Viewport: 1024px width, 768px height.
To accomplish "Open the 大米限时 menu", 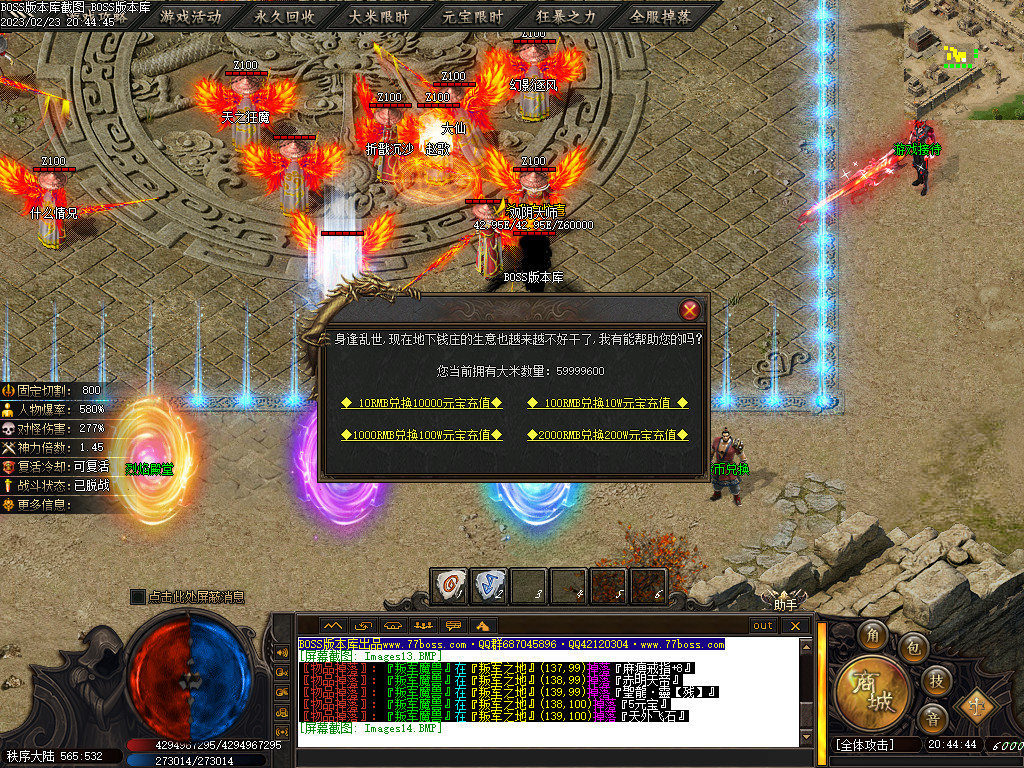I will click(x=379, y=17).
